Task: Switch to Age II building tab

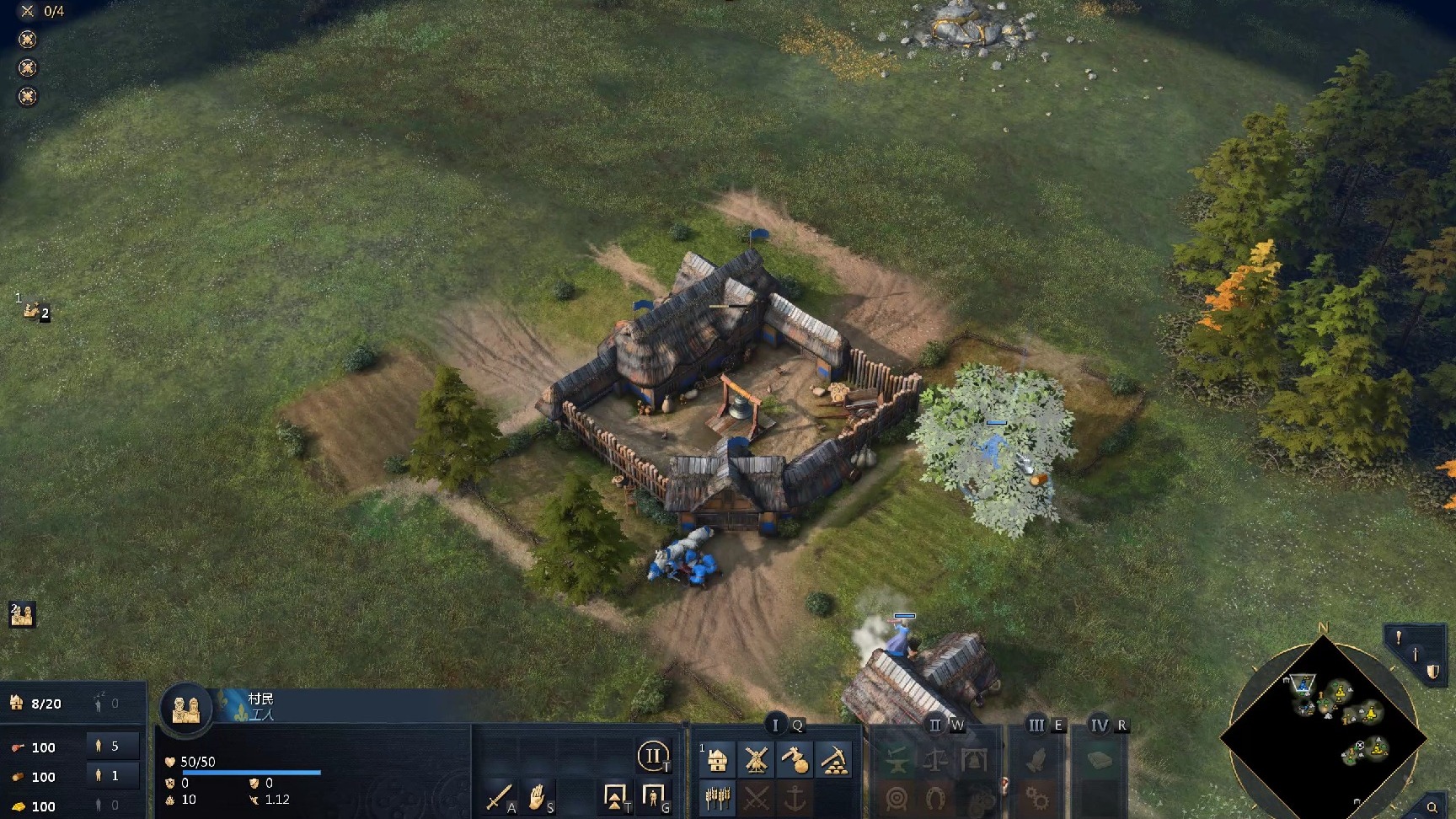Action: (x=935, y=725)
